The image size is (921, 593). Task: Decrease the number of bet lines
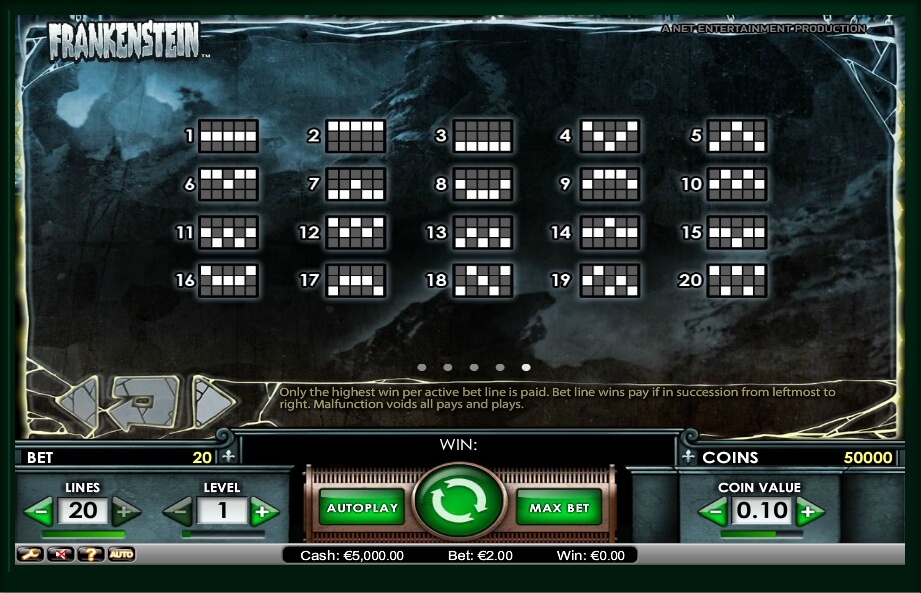tap(40, 513)
